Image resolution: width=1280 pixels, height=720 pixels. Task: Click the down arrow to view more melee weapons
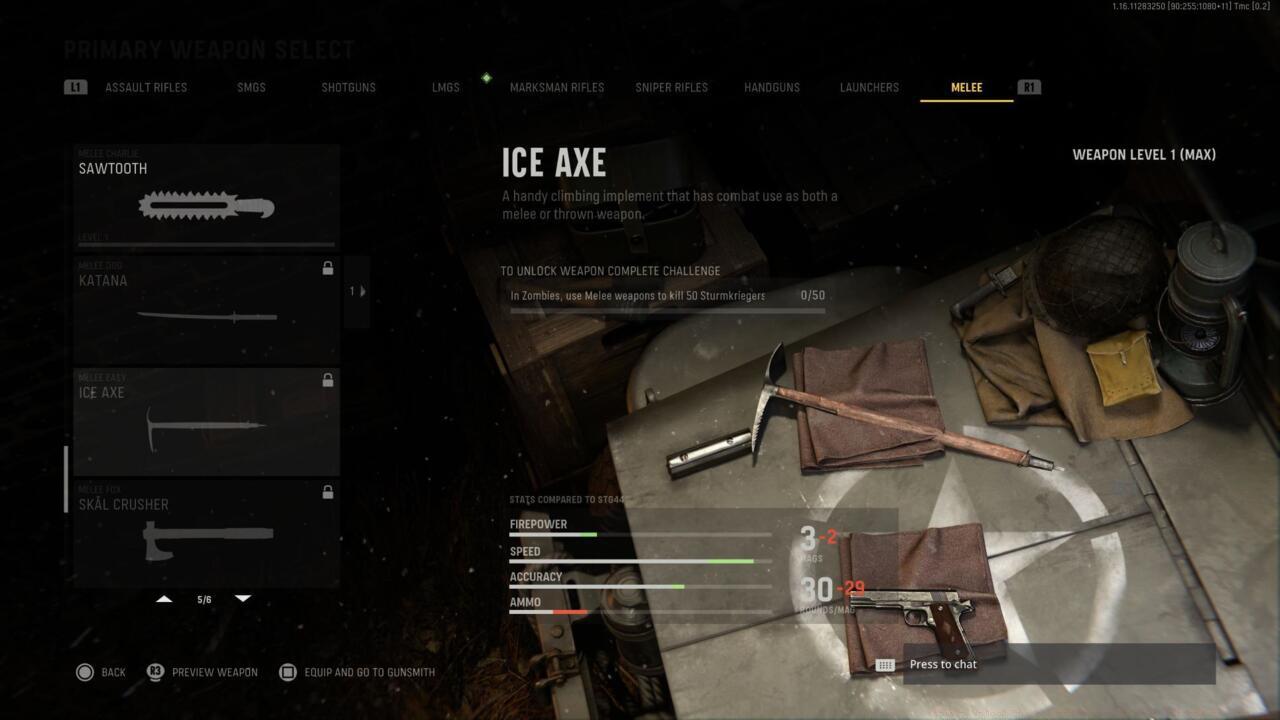(243, 597)
